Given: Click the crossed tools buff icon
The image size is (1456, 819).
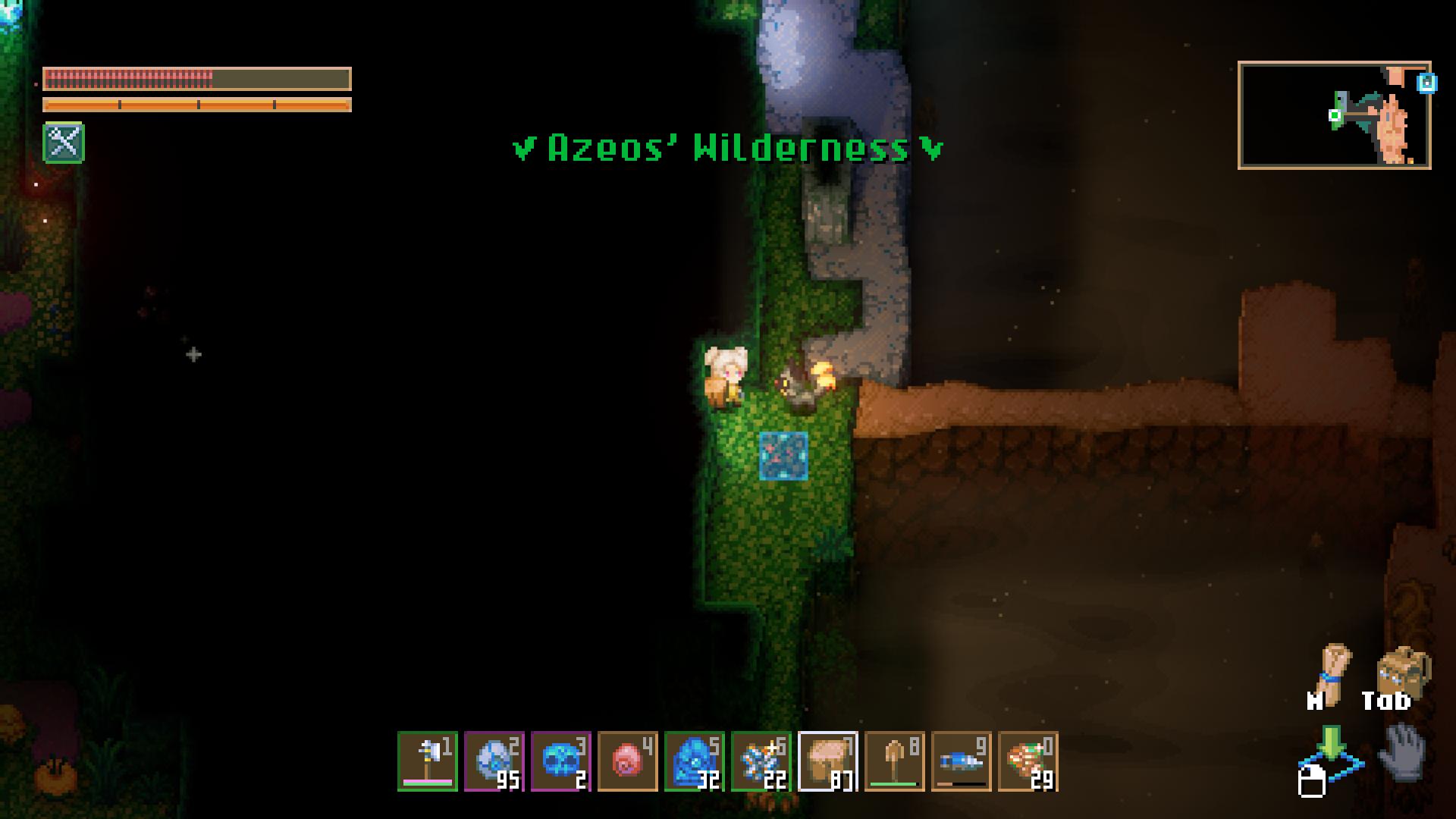Looking at the screenshot, I should click(x=64, y=143).
